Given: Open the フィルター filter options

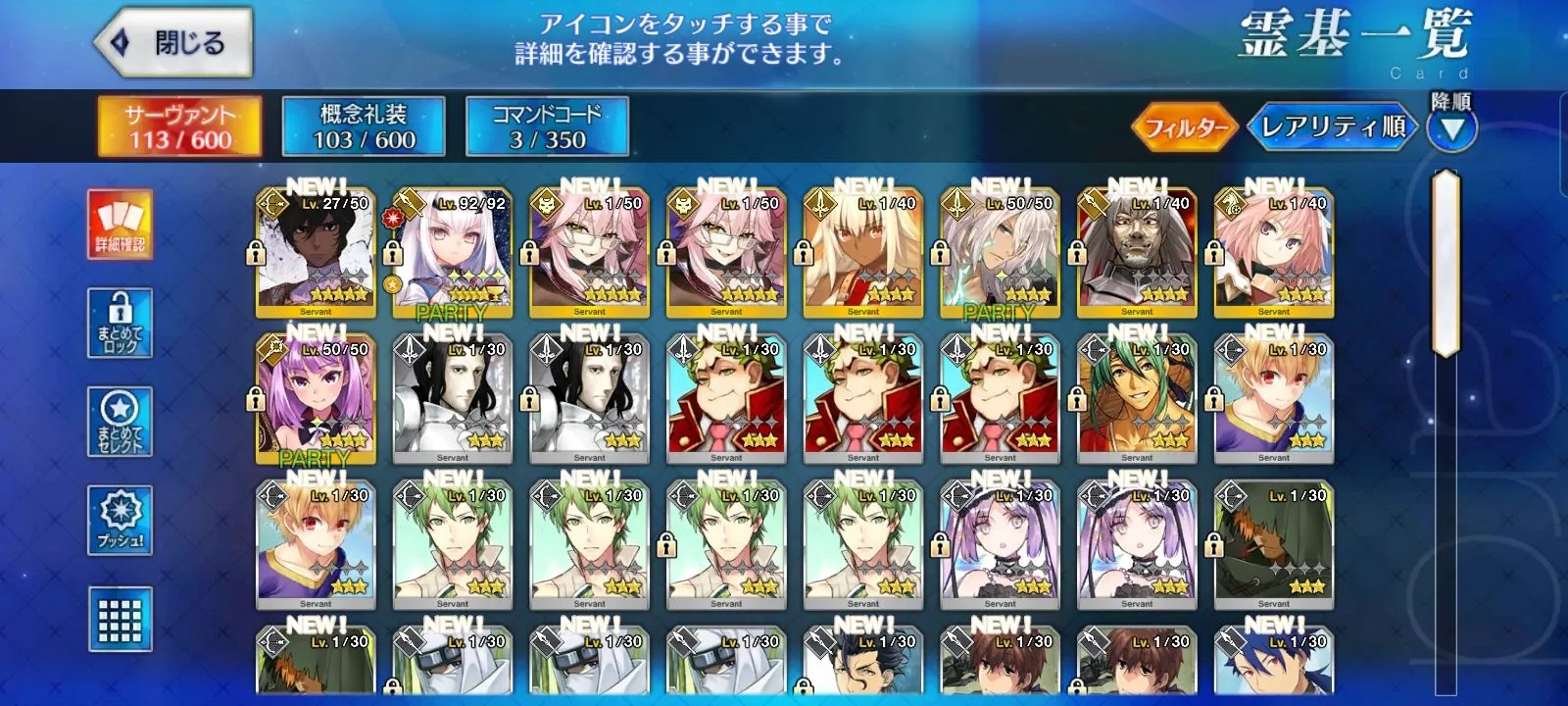Looking at the screenshot, I should point(1185,126).
